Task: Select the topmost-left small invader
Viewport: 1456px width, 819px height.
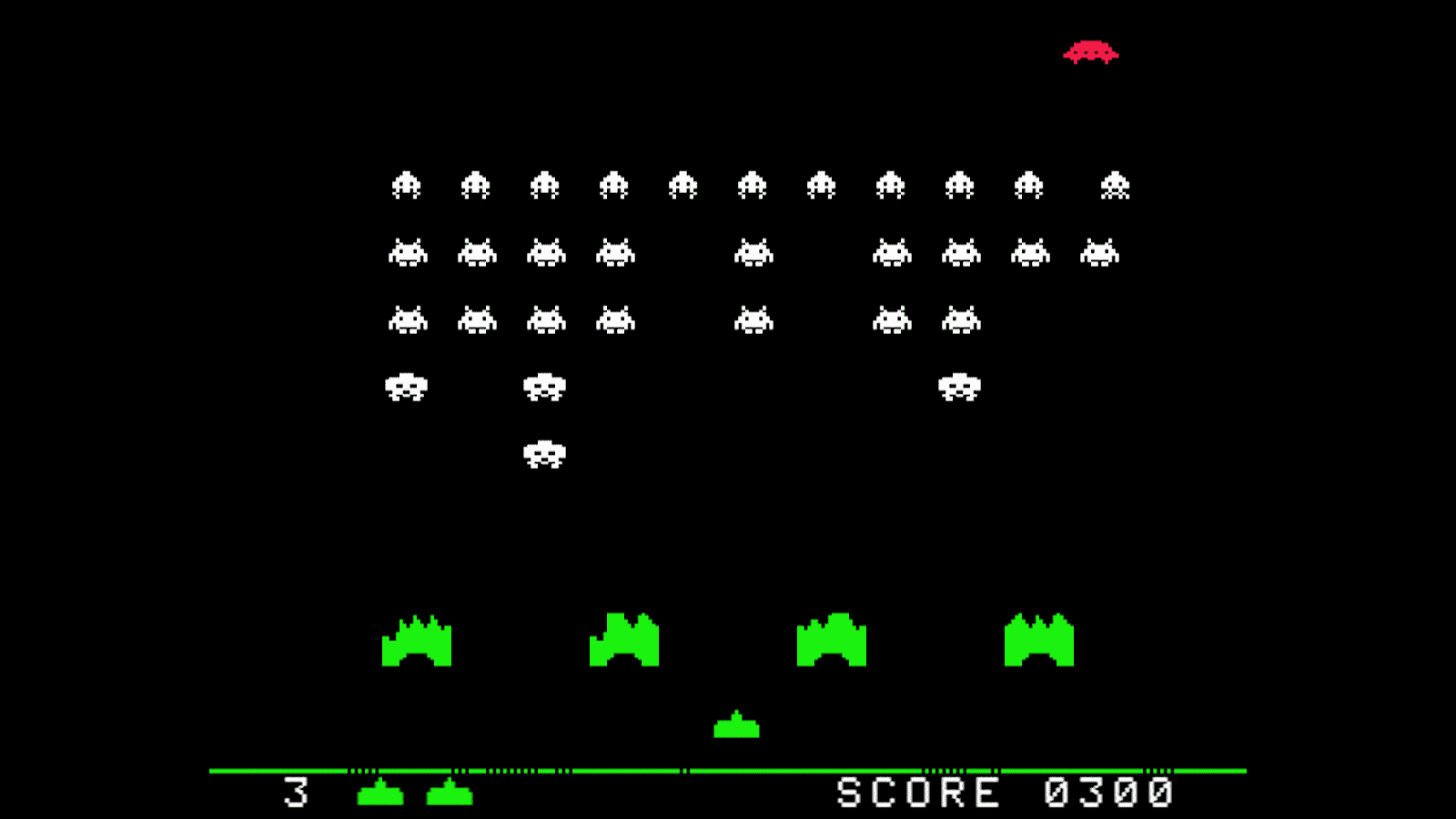Action: [408, 185]
